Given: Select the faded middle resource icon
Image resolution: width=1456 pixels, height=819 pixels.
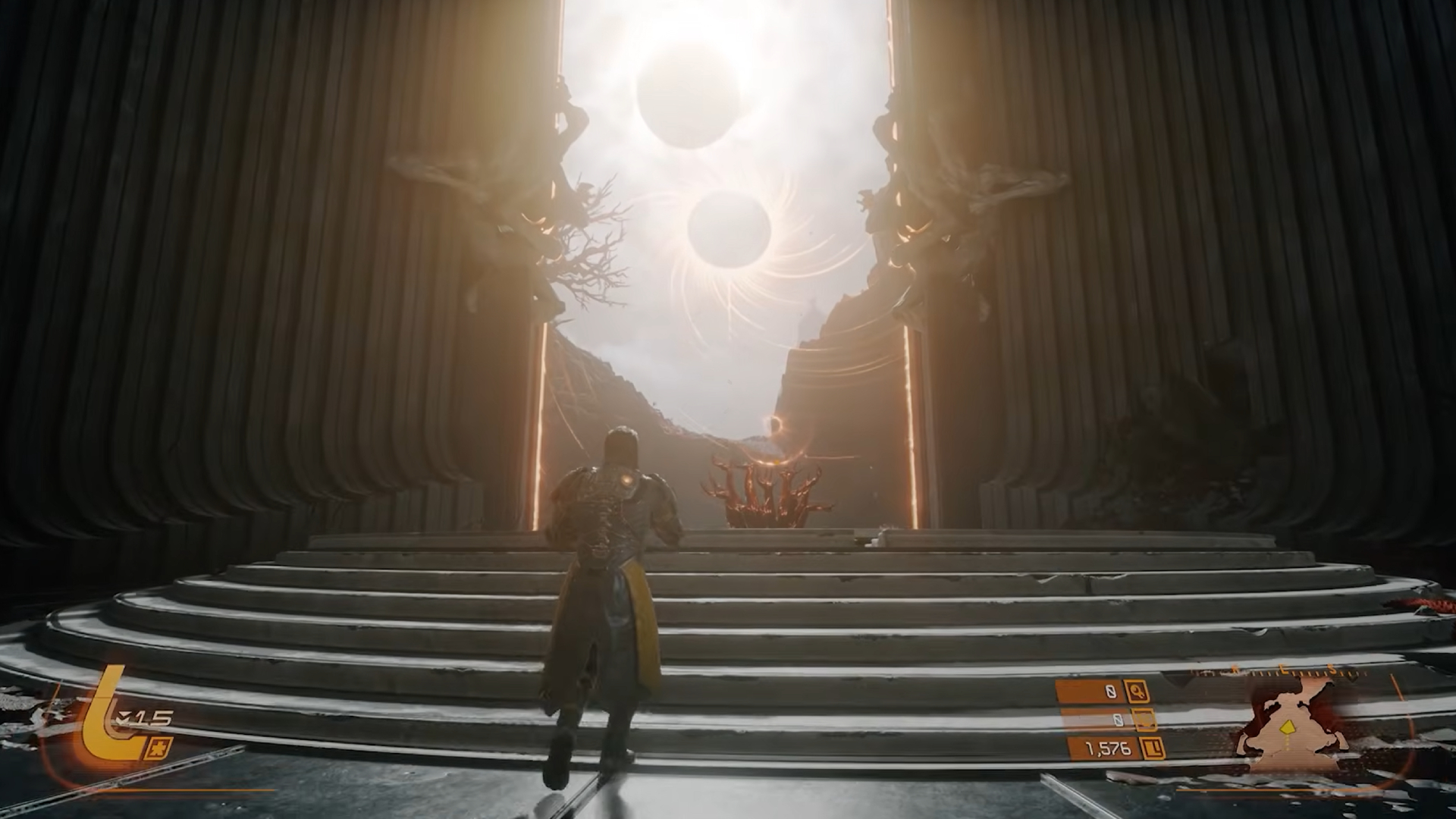Looking at the screenshot, I should click(x=1144, y=720).
